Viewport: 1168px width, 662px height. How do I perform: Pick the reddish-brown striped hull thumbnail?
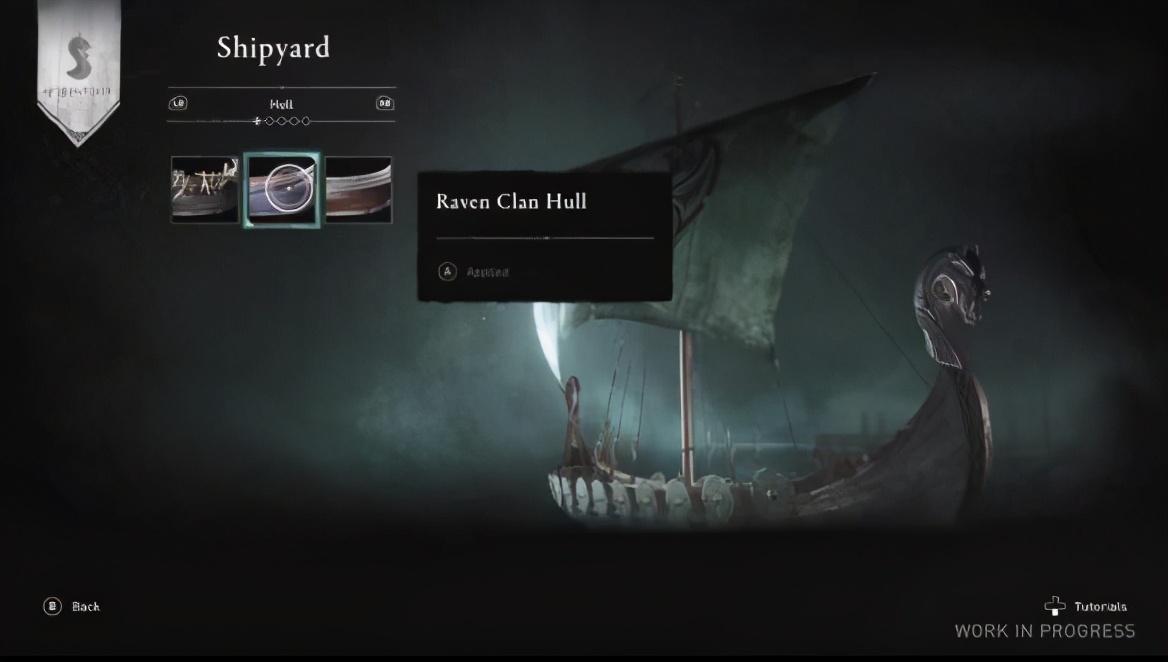click(x=359, y=189)
